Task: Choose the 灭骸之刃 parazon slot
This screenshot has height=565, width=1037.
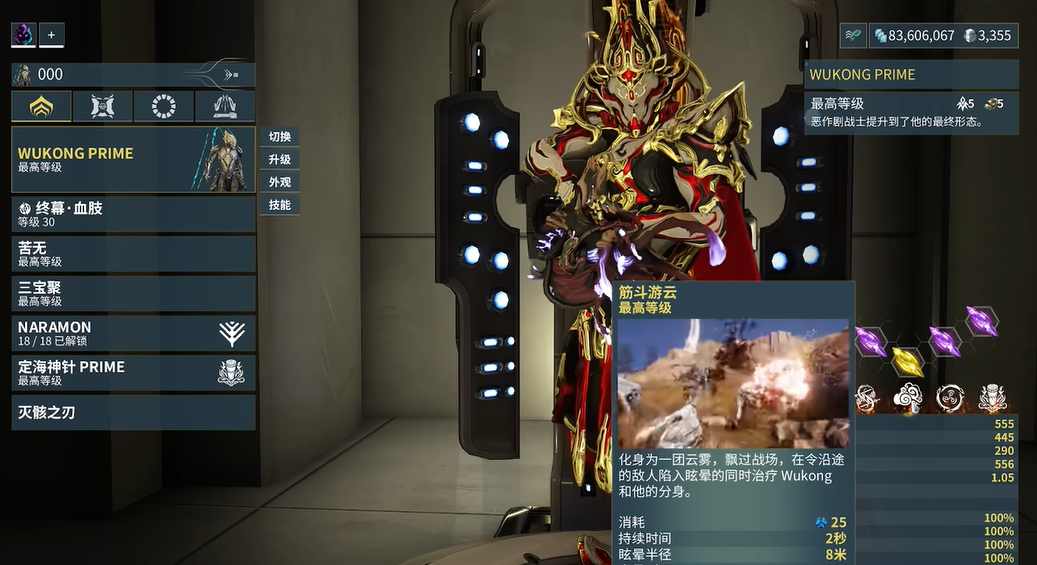Action: [x=133, y=412]
